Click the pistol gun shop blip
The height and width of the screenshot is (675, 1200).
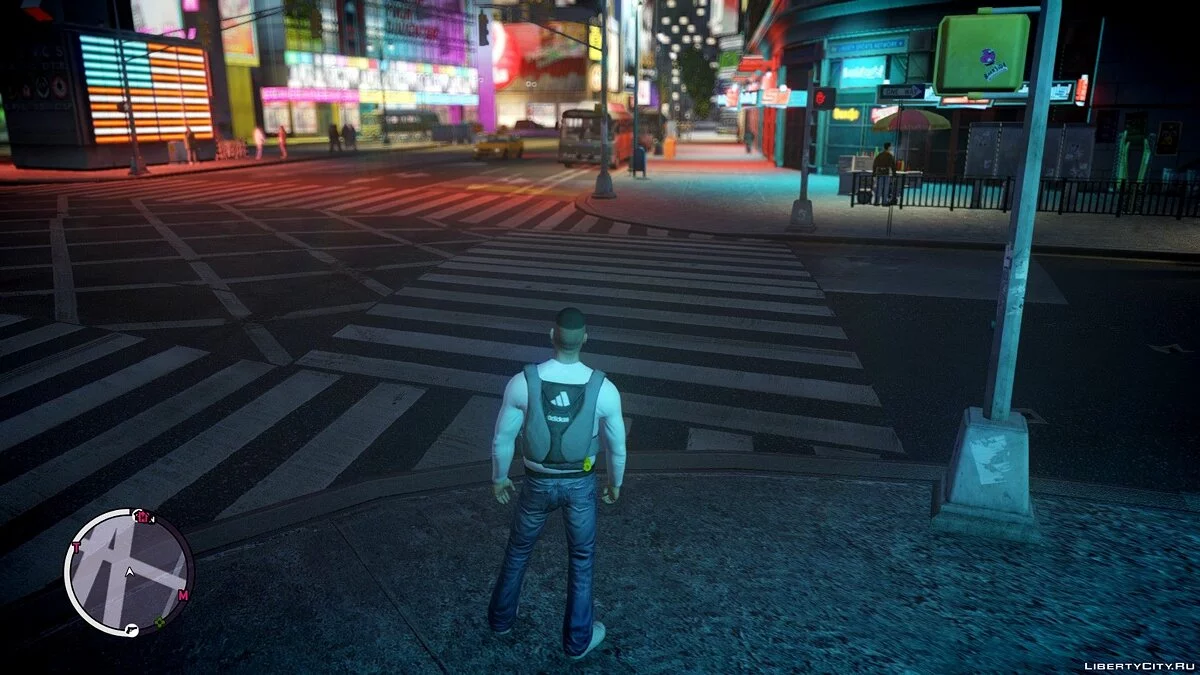(131, 630)
